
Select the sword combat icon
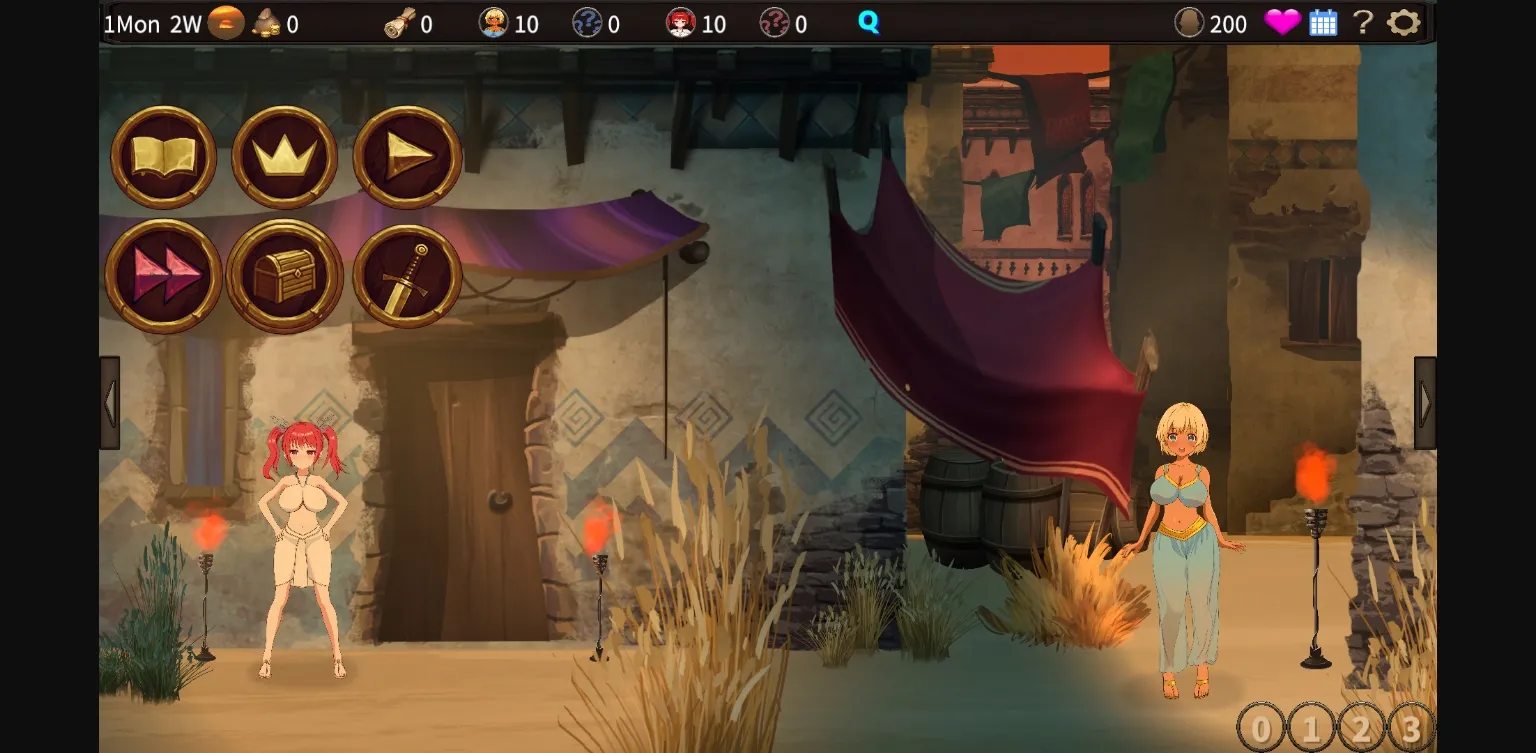406,276
